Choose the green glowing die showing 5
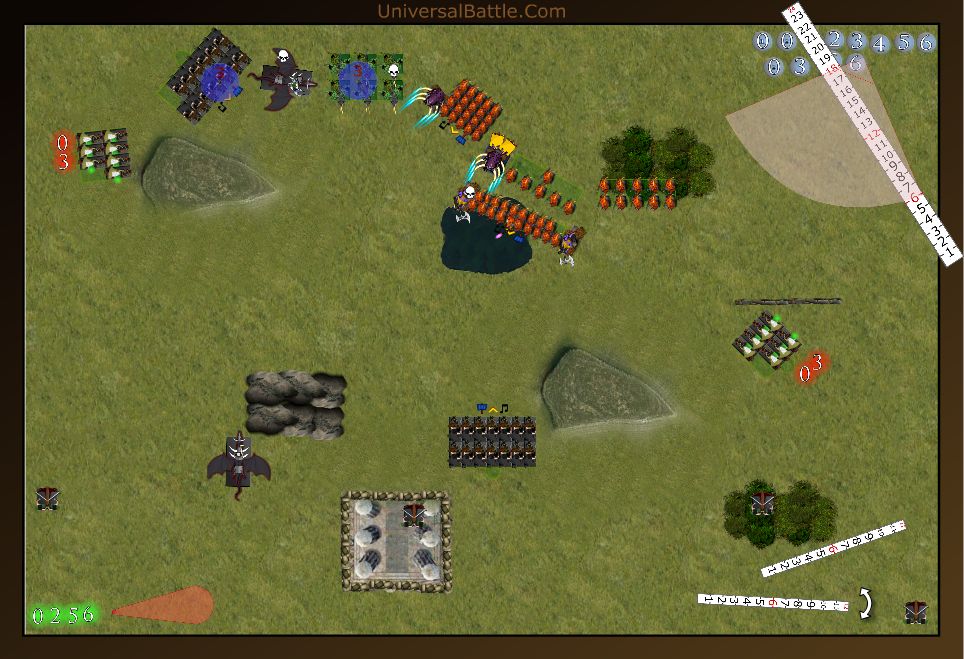964x659 pixels. pos(71,614)
